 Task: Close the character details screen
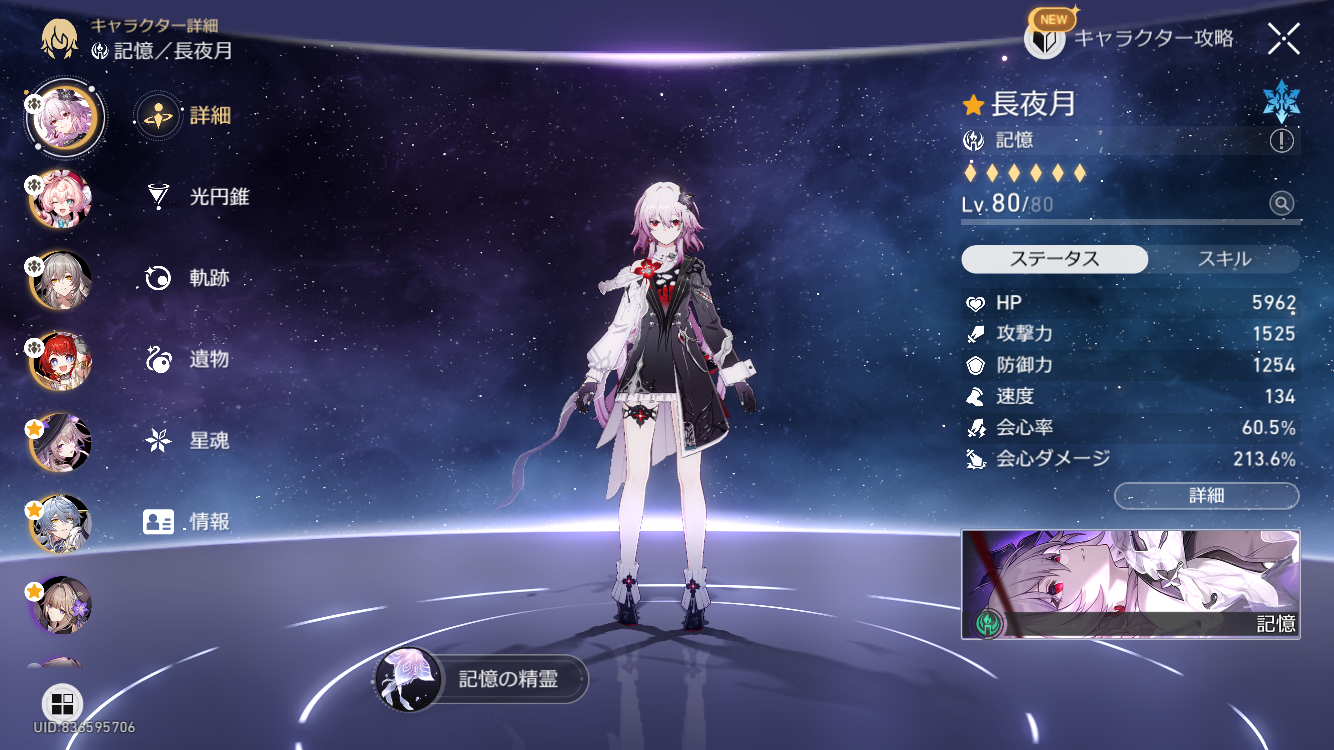tap(1283, 39)
